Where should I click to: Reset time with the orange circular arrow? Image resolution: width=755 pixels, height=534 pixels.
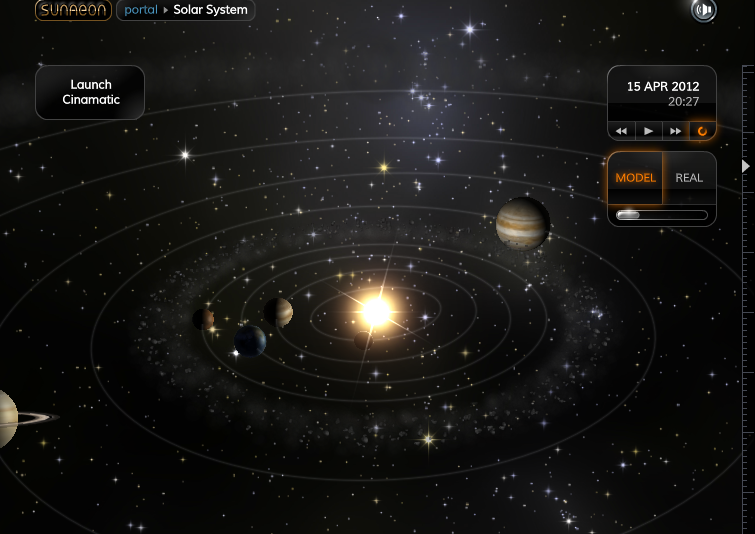(x=702, y=131)
